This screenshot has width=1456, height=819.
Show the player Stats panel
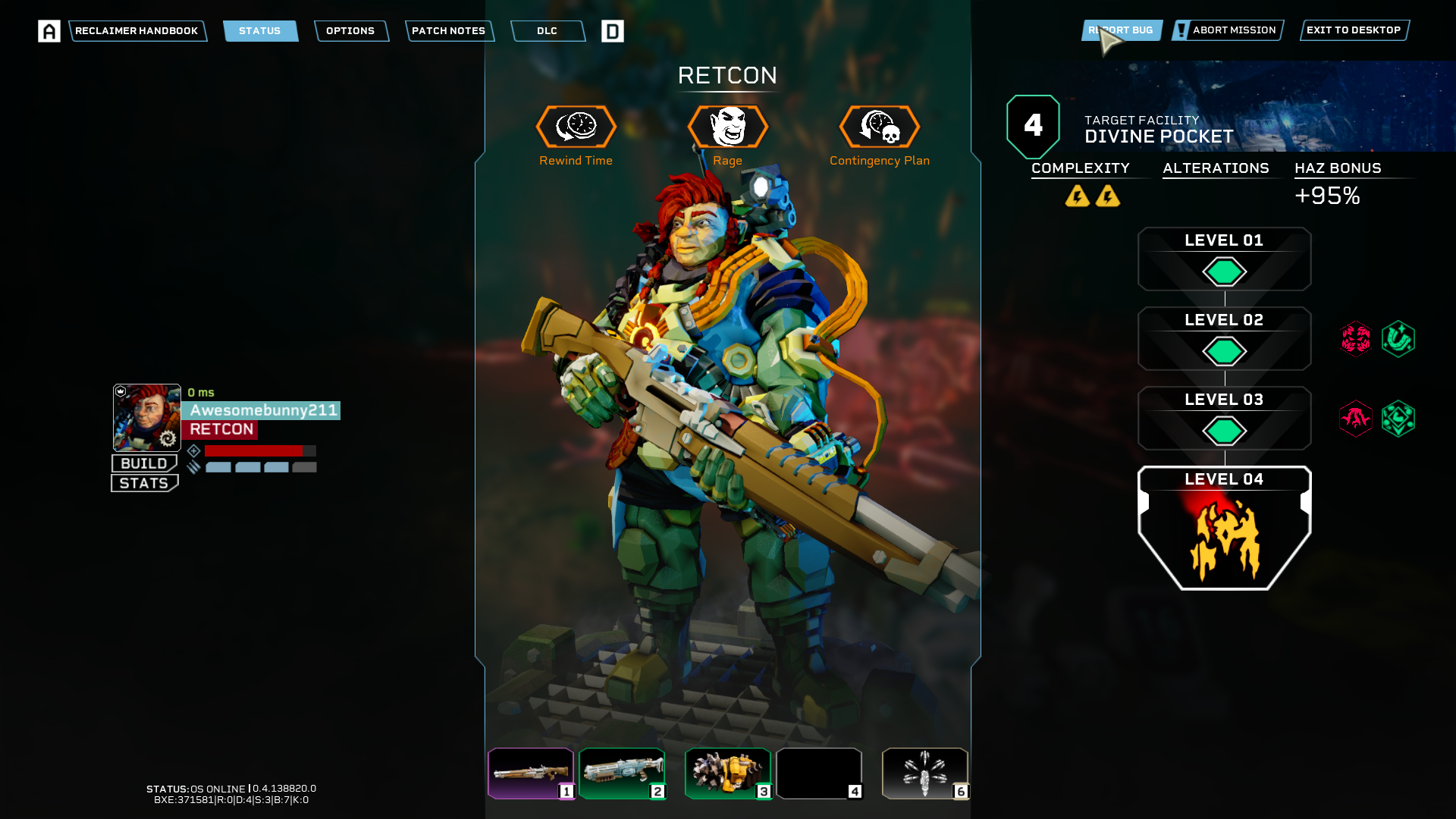(144, 483)
